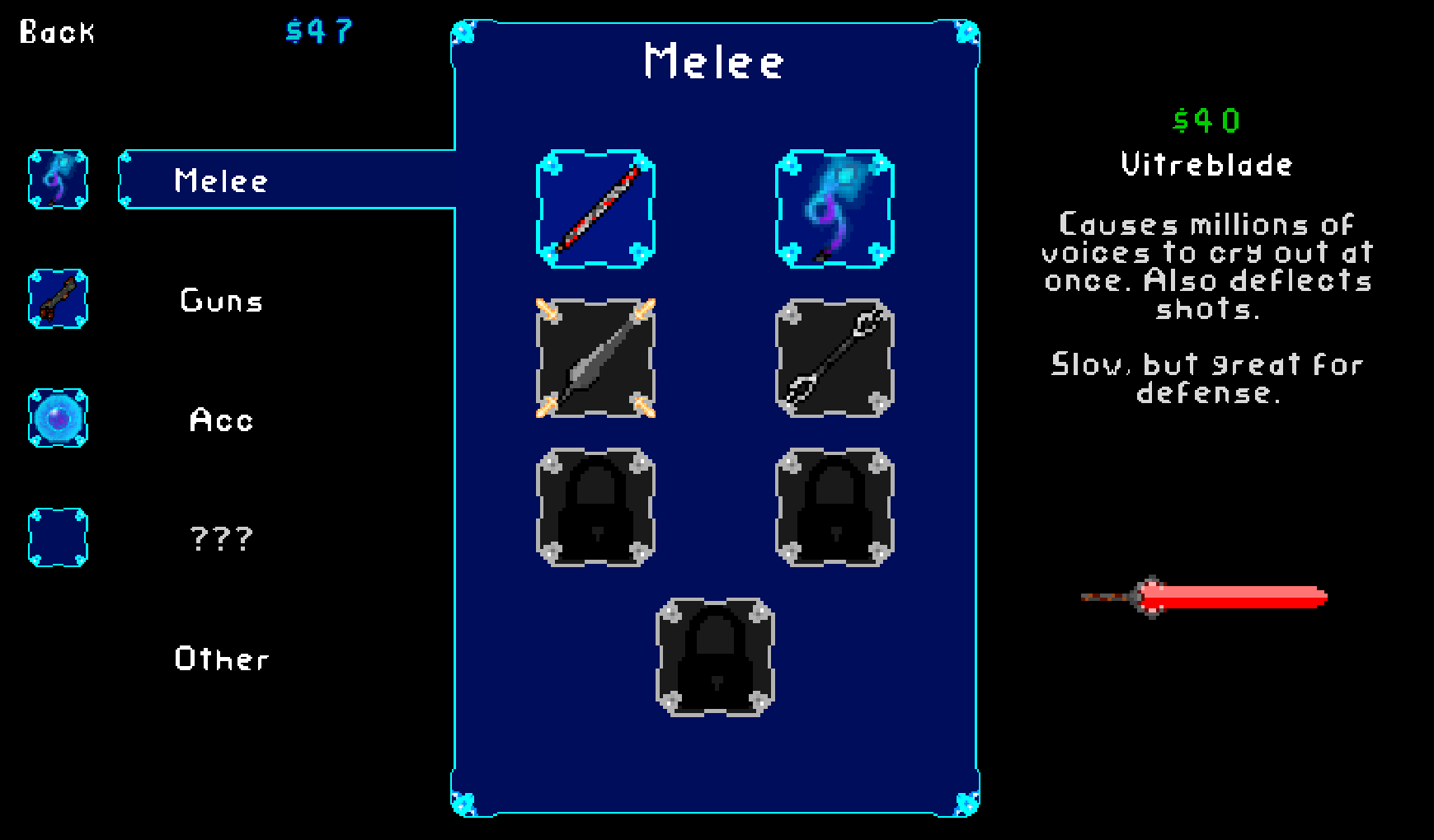This screenshot has height=840, width=1434.
Task: Click the whip icon beside the Melee tab
Action: (58, 180)
